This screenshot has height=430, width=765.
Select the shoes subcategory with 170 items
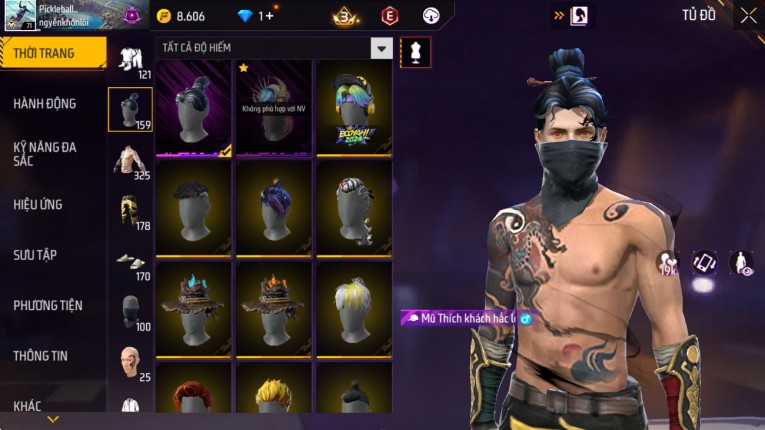pyautogui.click(x=130, y=262)
